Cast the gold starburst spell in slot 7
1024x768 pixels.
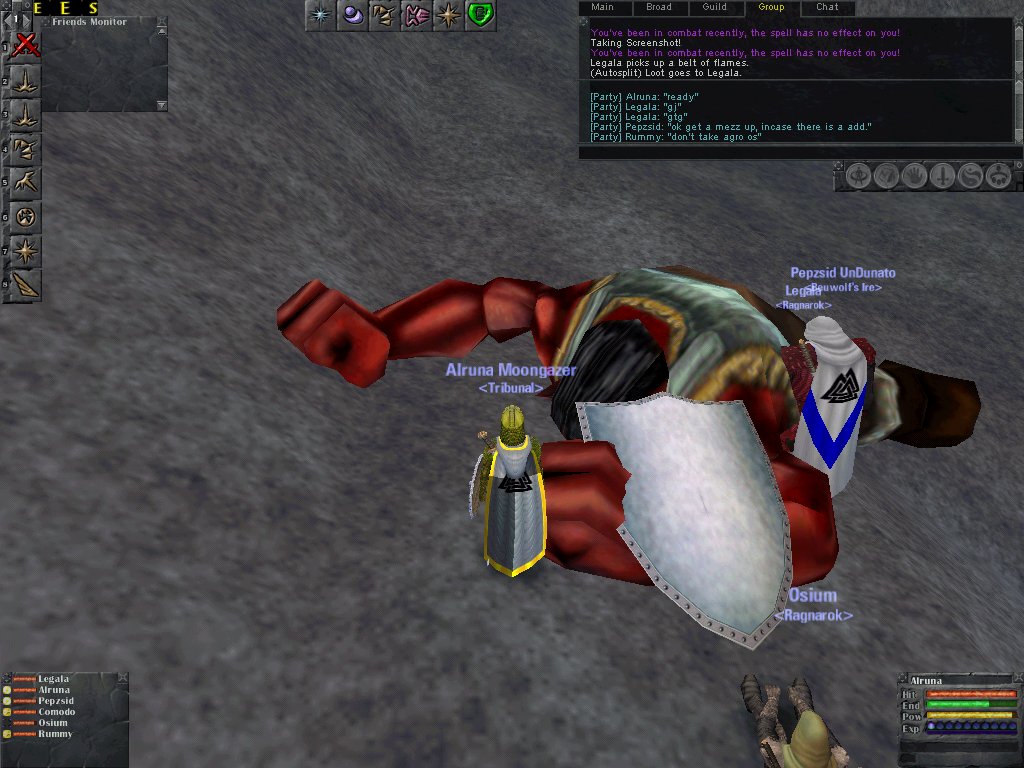[x=26, y=250]
